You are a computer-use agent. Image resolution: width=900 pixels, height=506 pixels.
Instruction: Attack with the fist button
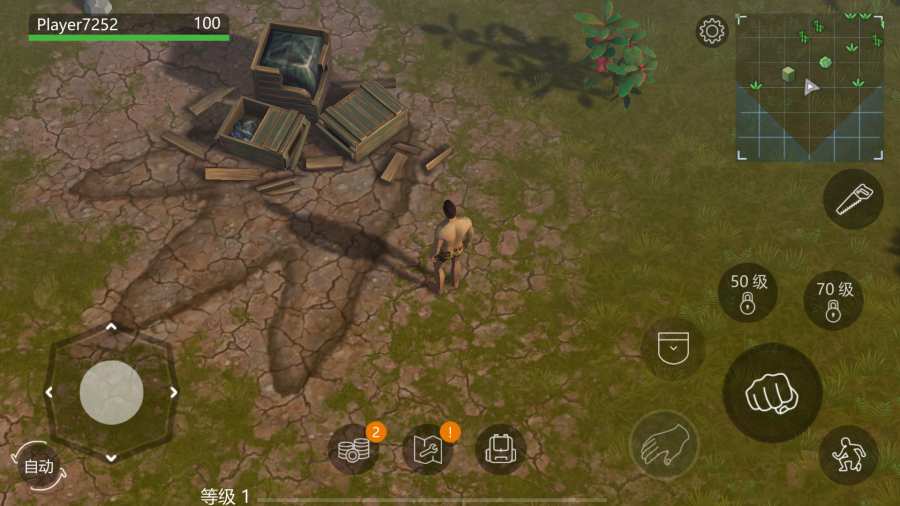772,393
